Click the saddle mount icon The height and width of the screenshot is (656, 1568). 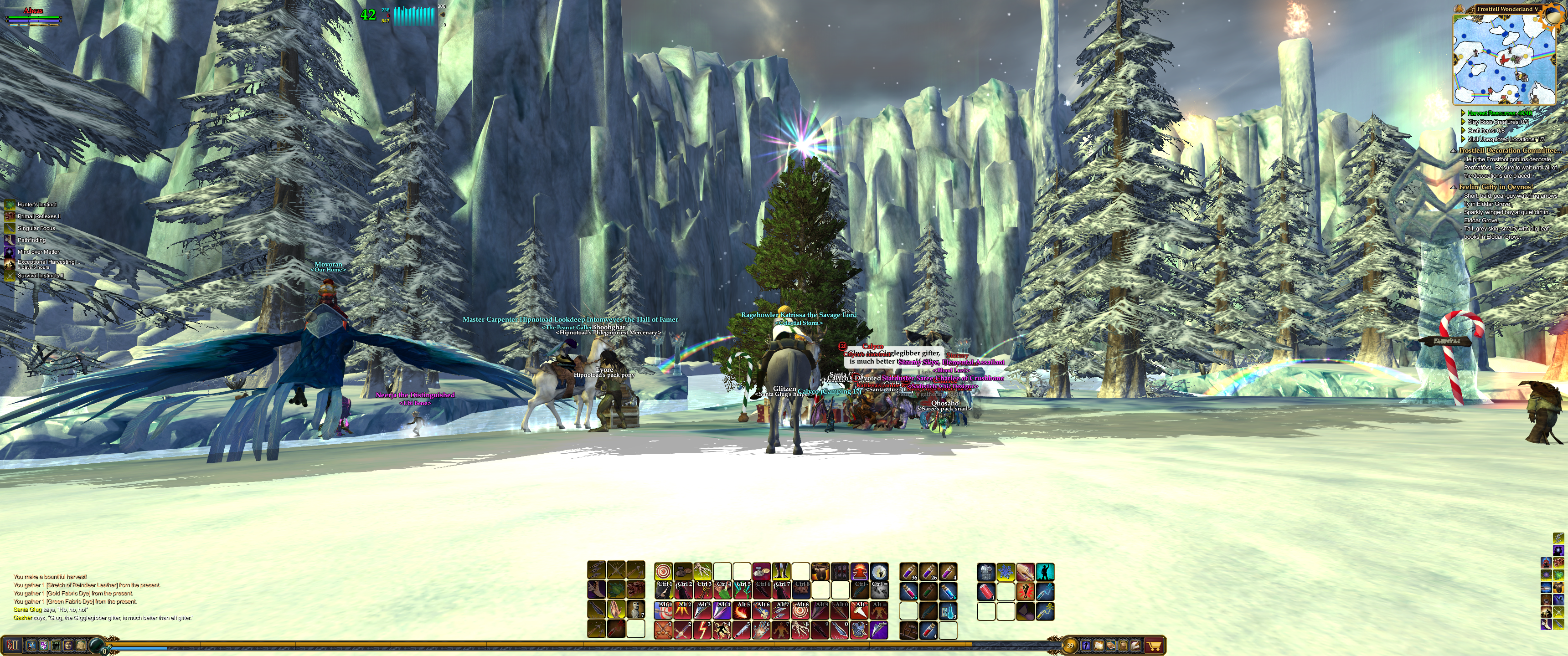[820, 571]
